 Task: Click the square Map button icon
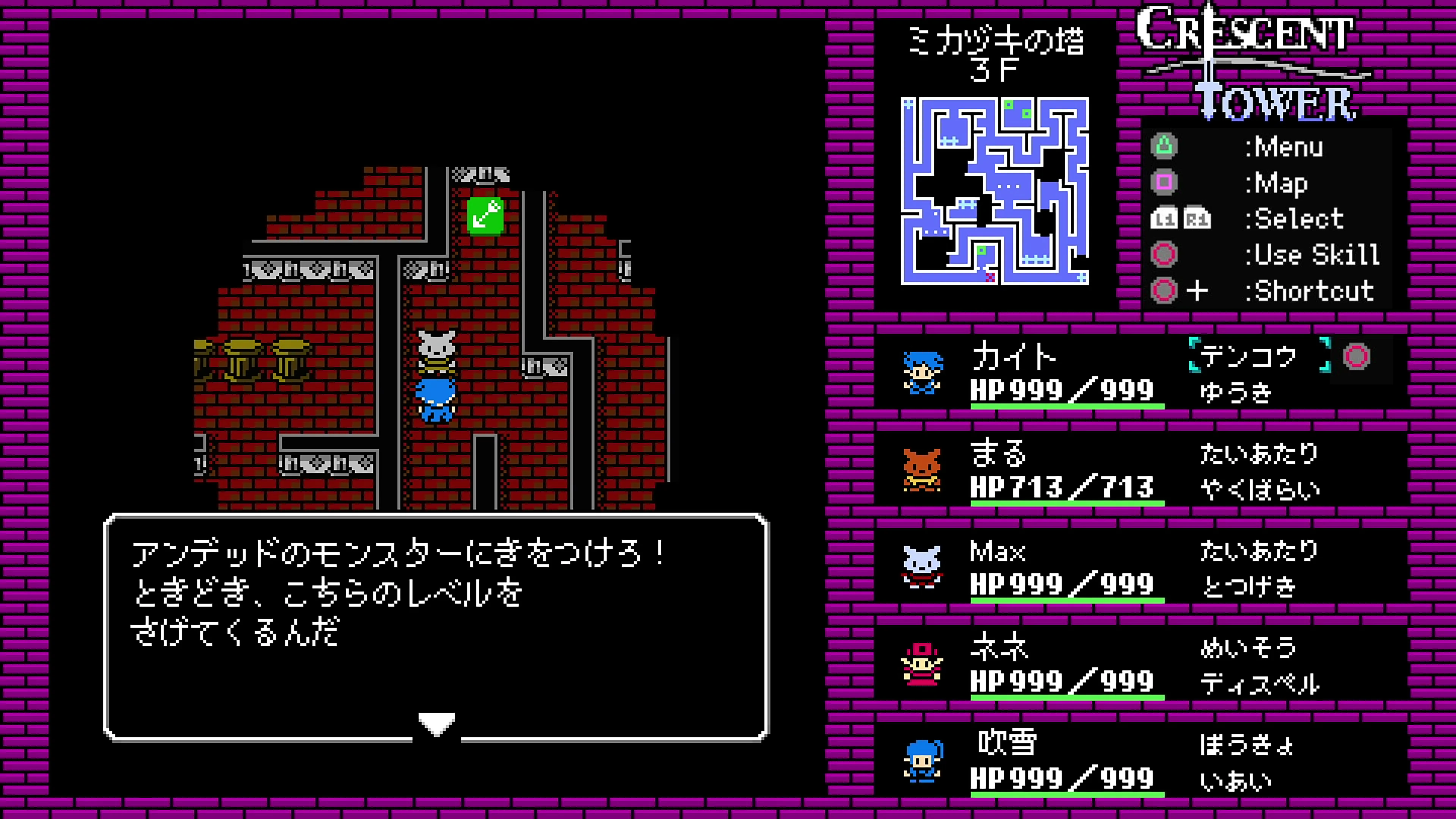click(x=1164, y=182)
